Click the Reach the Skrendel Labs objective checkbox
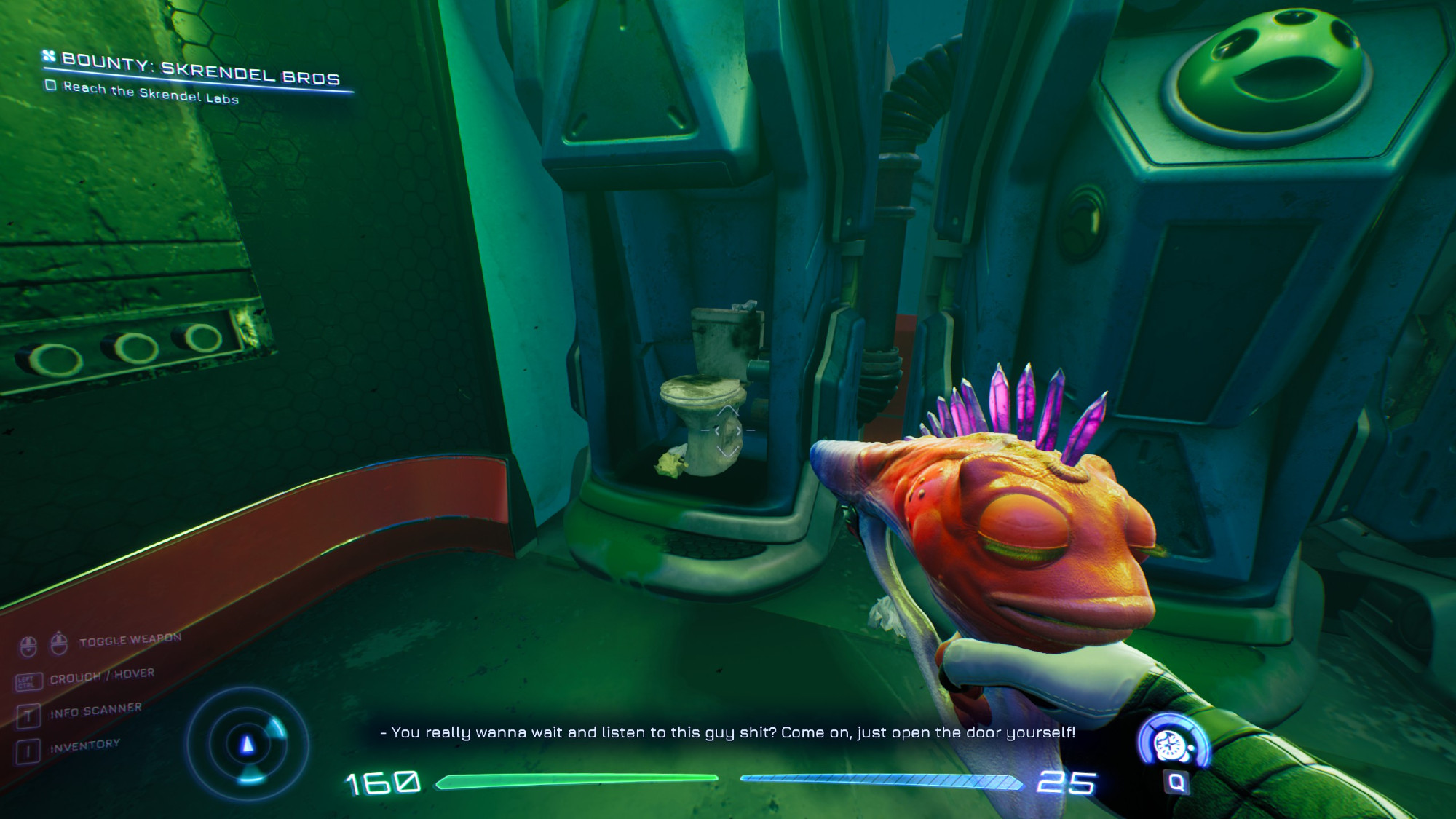The image size is (1456, 819). coord(50,85)
